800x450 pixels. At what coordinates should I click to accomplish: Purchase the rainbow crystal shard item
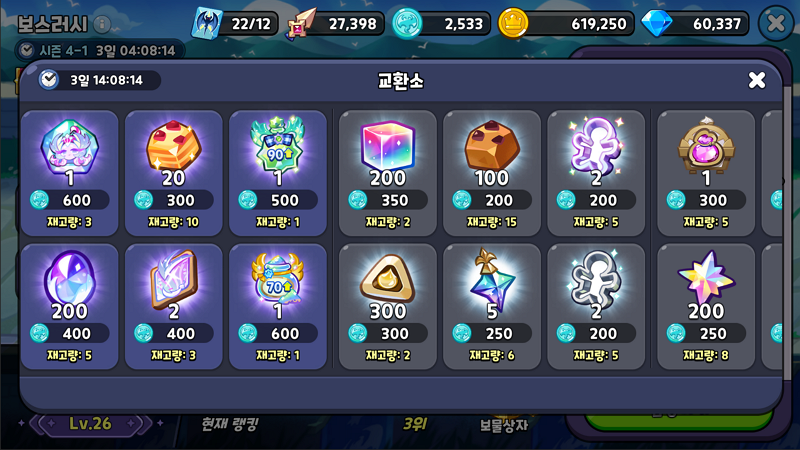click(x=492, y=300)
